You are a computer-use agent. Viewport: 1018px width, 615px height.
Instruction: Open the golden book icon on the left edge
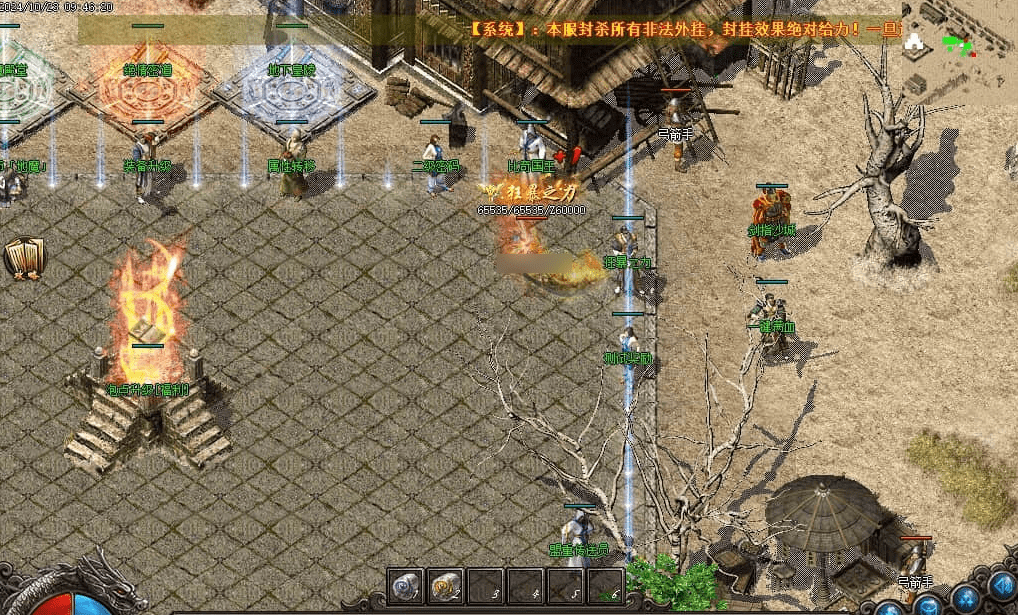click(x=24, y=258)
